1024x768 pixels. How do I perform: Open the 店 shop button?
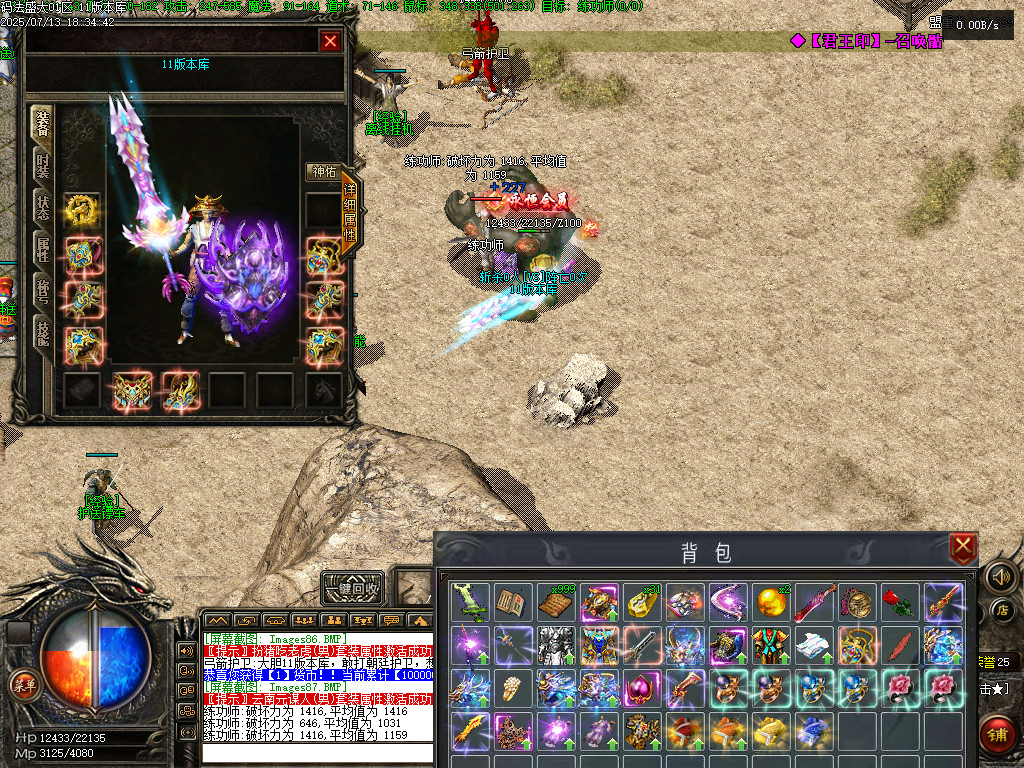[x=1002, y=610]
